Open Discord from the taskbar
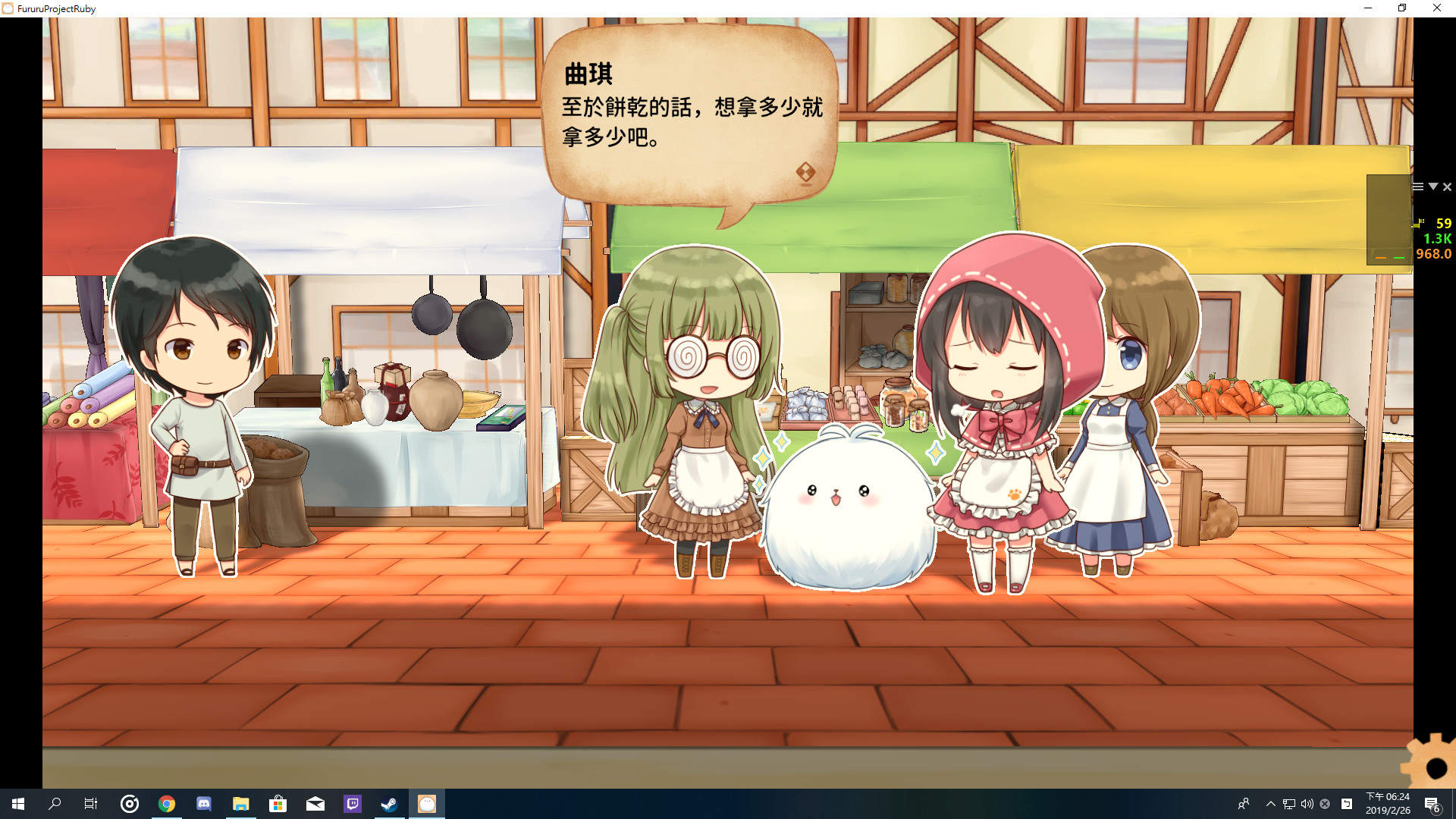The height and width of the screenshot is (819, 1456). tap(203, 805)
